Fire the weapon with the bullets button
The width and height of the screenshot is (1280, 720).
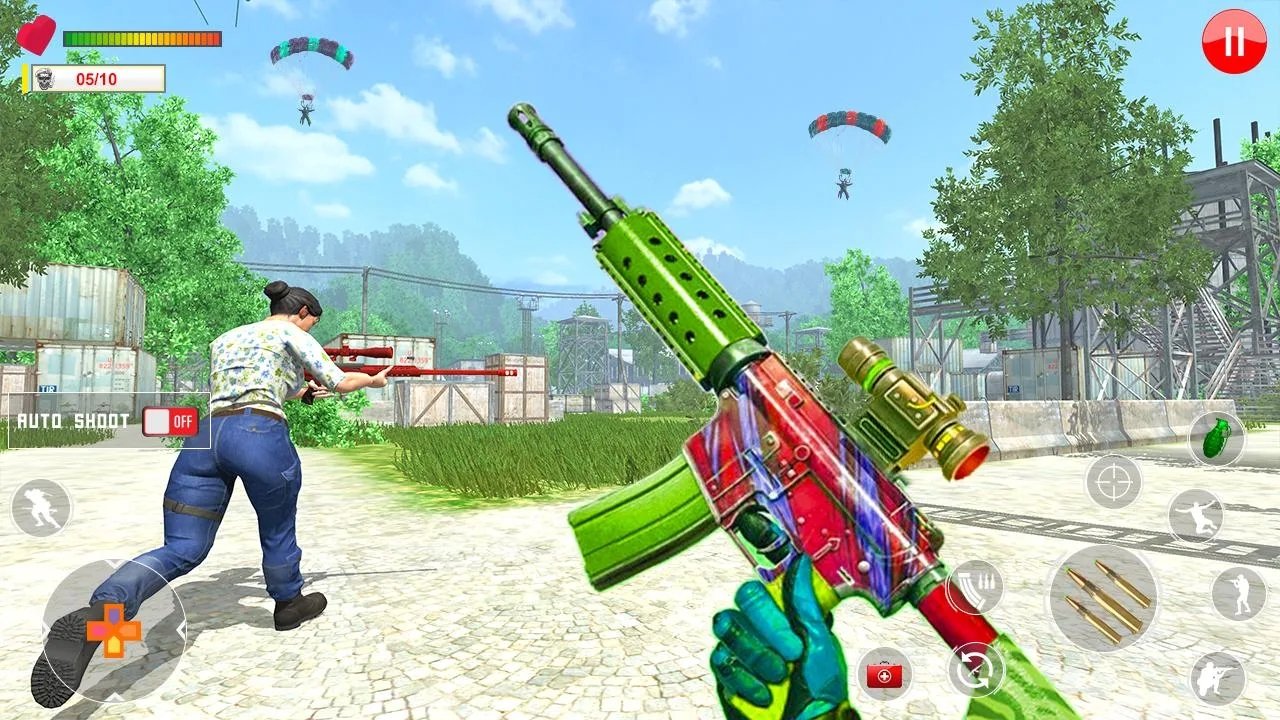click(1103, 599)
